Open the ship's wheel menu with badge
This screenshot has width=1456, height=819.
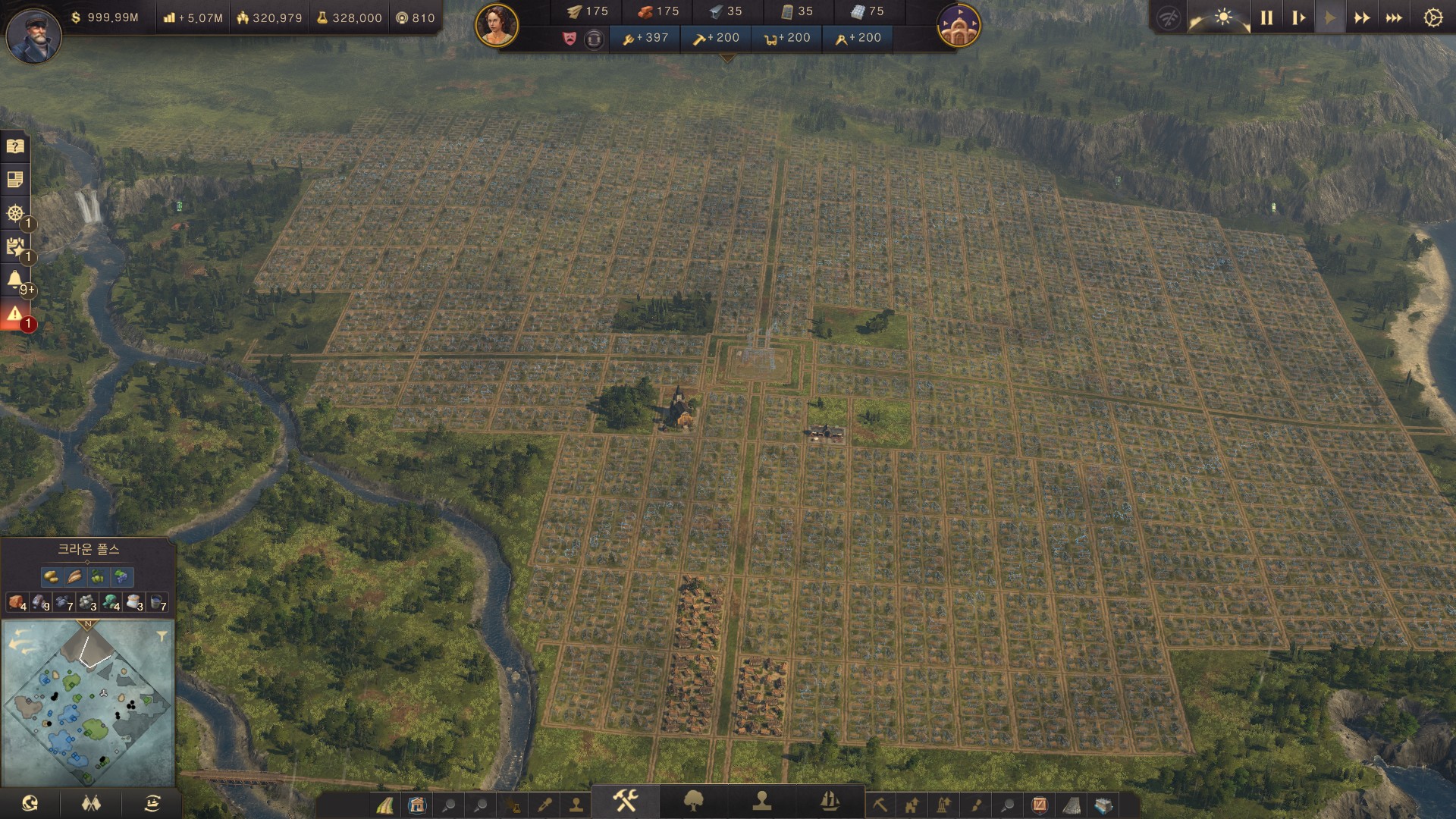(15, 213)
